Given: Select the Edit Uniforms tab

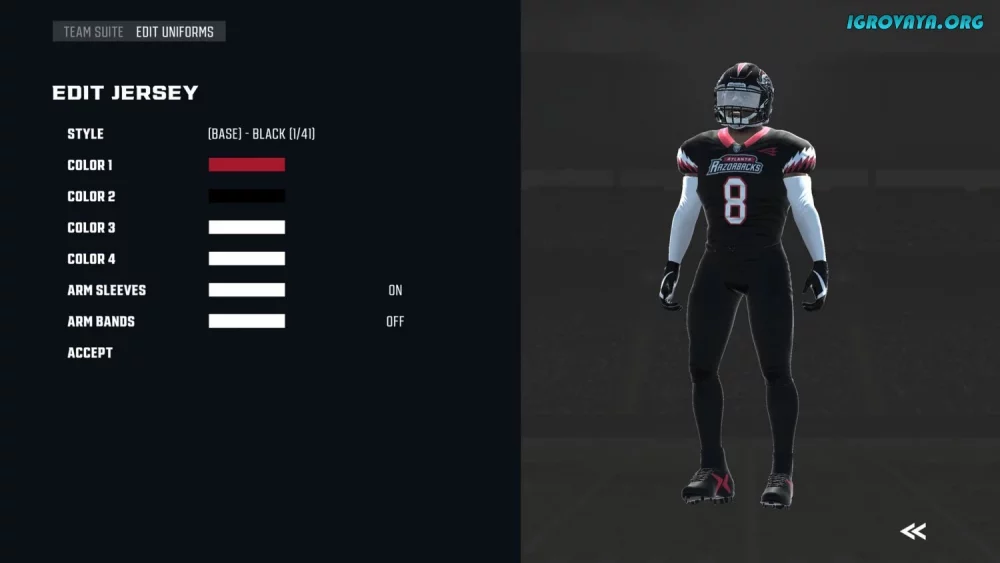Looking at the screenshot, I should pos(175,32).
